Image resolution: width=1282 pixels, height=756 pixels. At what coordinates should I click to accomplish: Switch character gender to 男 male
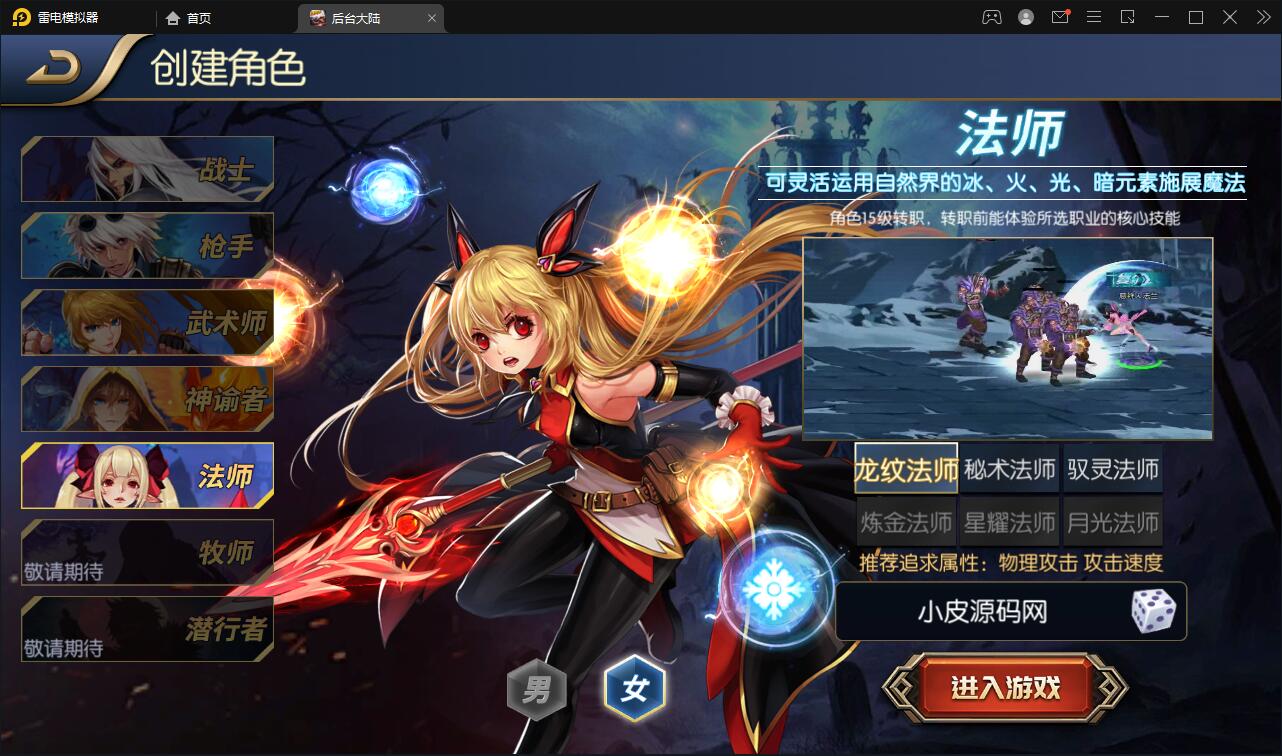(538, 690)
